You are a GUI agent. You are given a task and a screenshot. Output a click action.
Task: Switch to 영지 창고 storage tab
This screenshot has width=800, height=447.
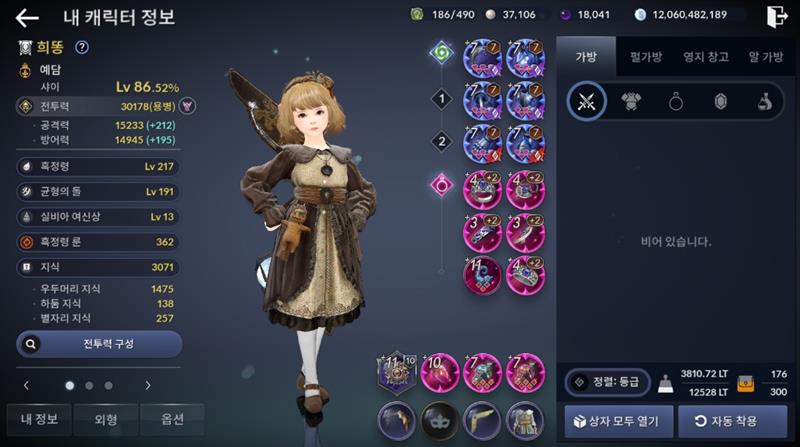[705, 57]
